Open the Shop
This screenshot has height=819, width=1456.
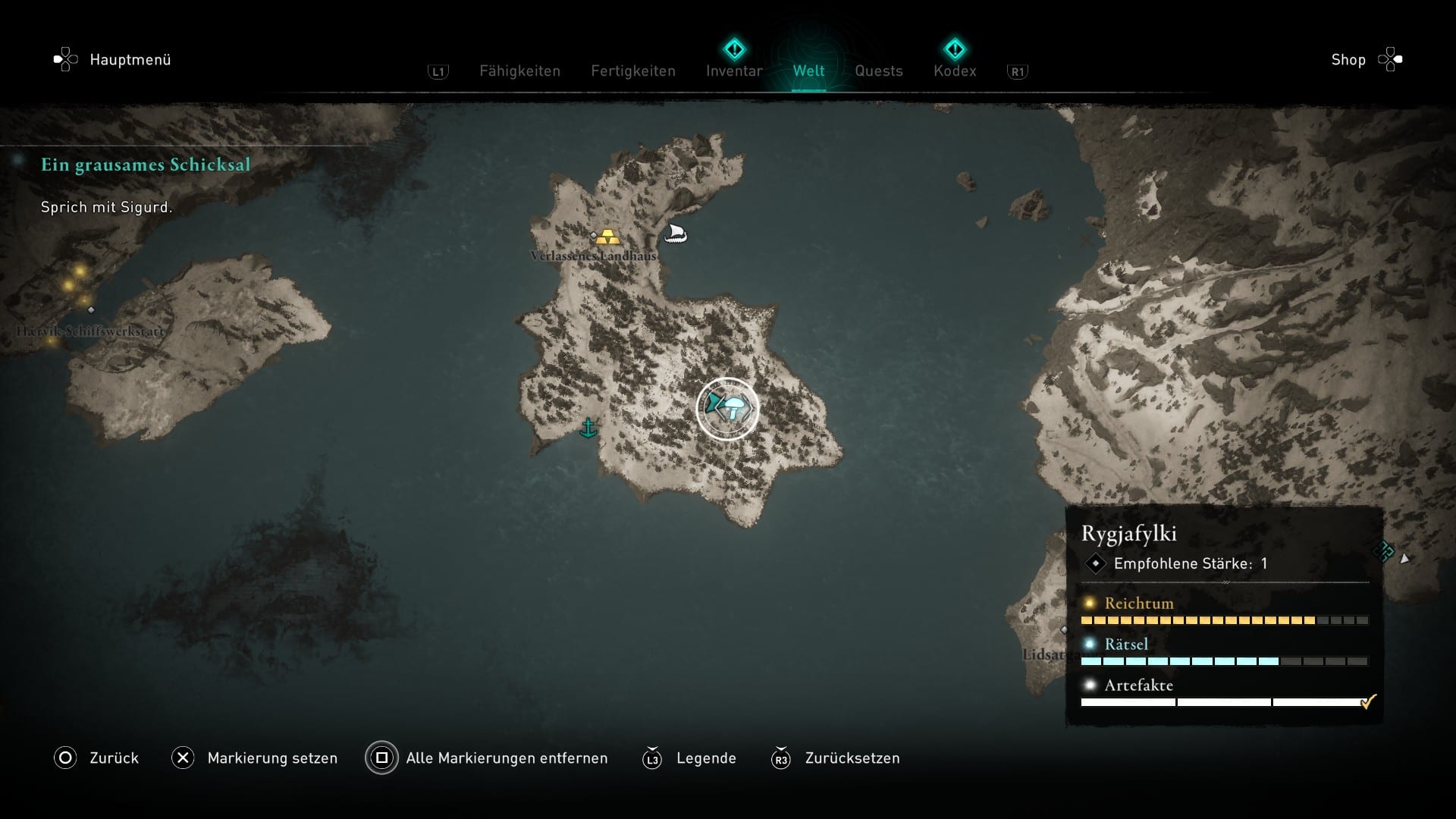pyautogui.click(x=1347, y=59)
